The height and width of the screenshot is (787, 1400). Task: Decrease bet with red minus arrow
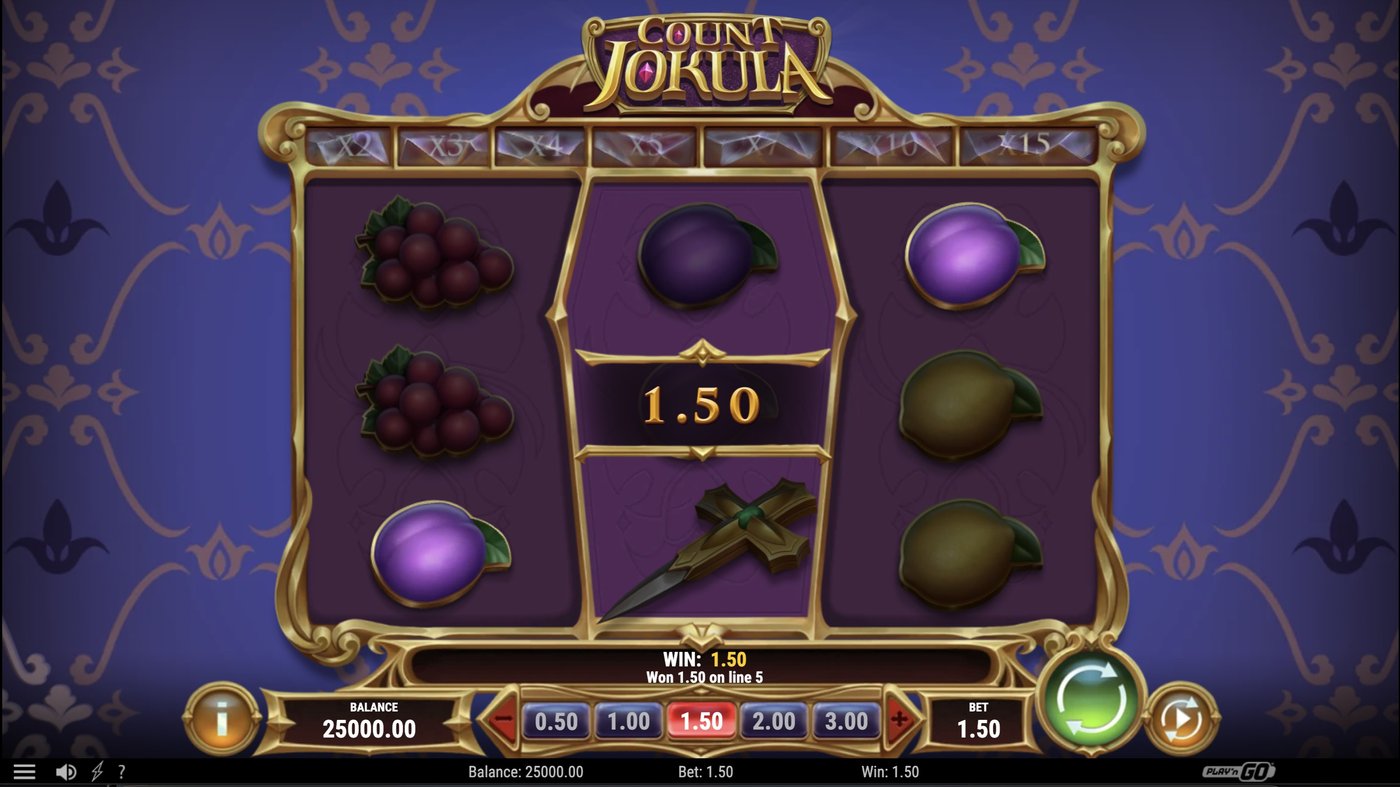coord(499,721)
